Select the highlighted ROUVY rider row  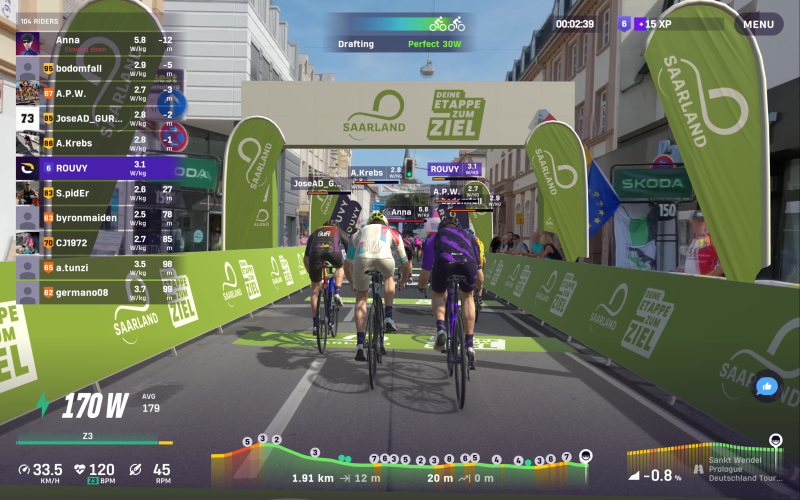[x=97, y=167]
